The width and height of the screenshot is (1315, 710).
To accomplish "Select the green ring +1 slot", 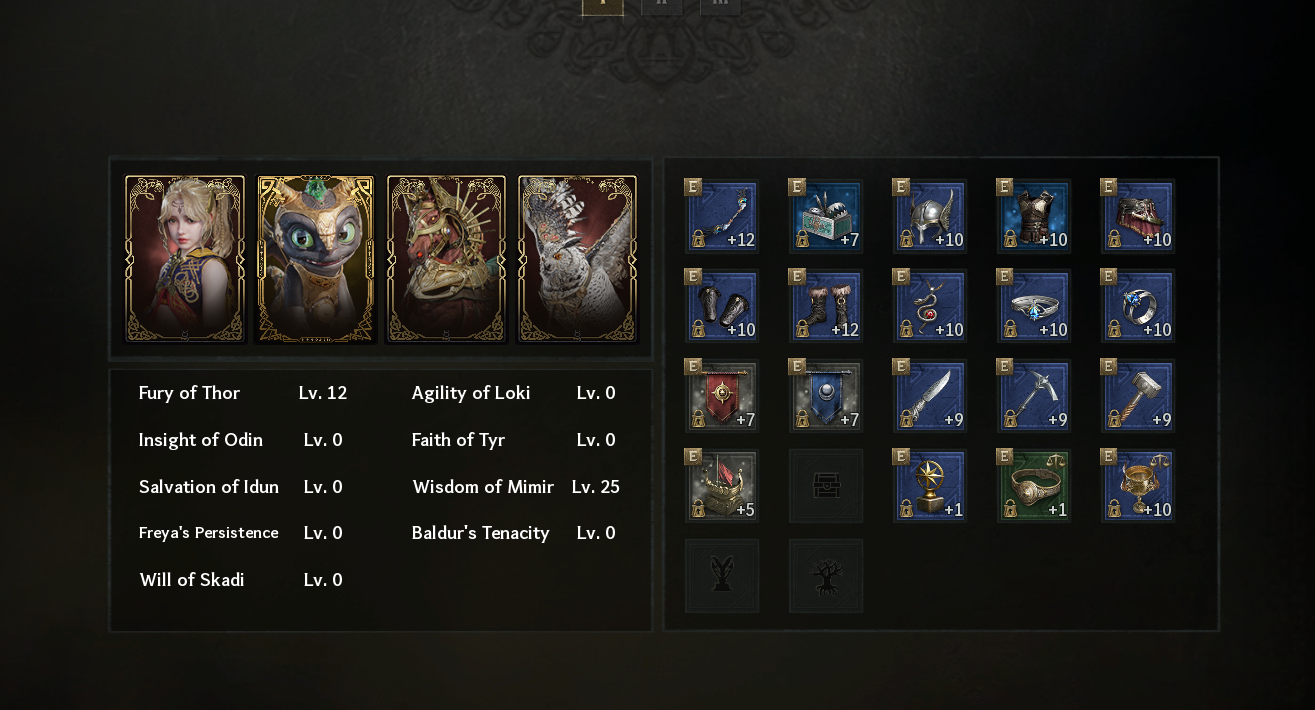I will click(x=1034, y=486).
